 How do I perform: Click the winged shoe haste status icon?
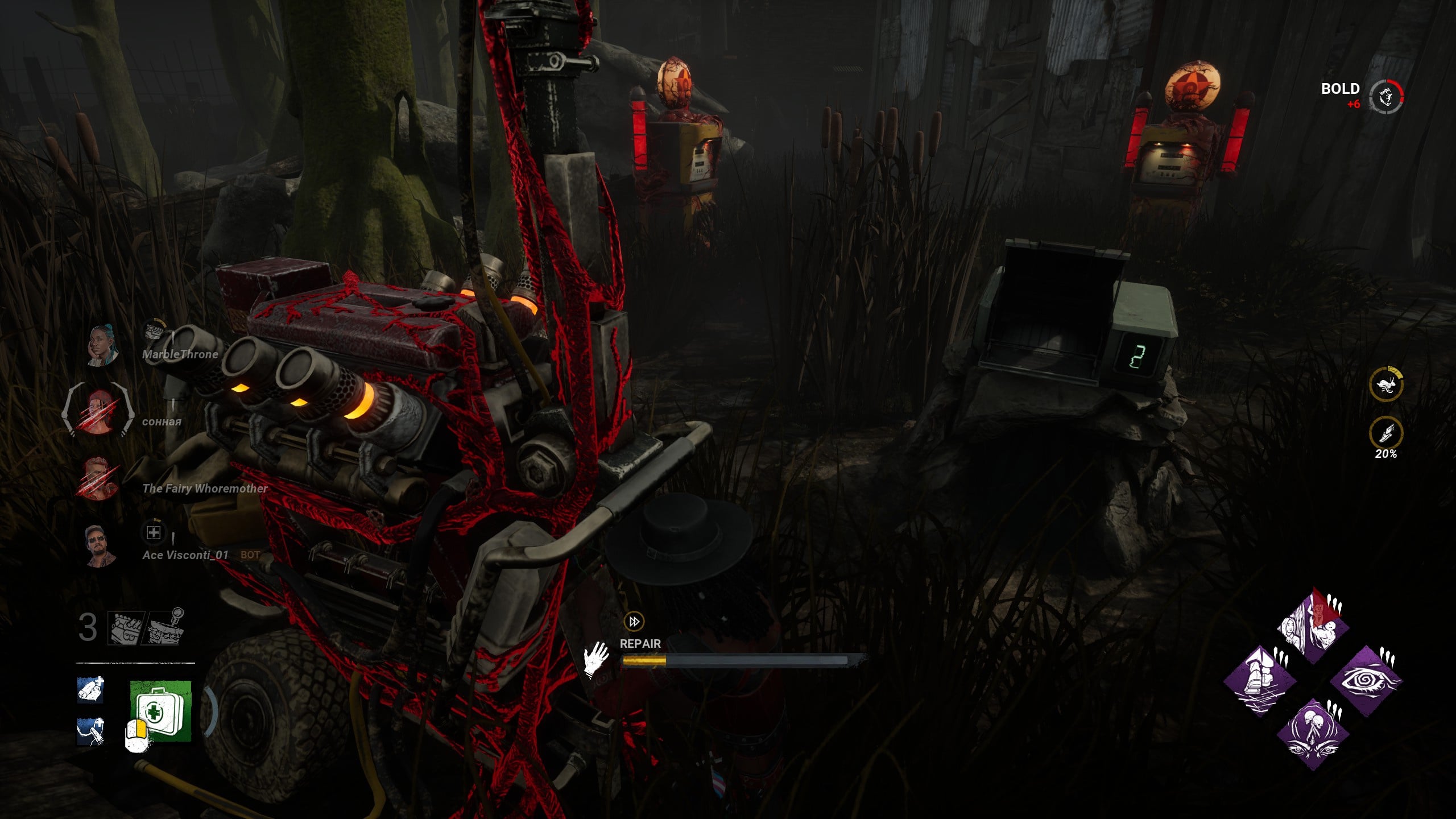[x=1385, y=433]
